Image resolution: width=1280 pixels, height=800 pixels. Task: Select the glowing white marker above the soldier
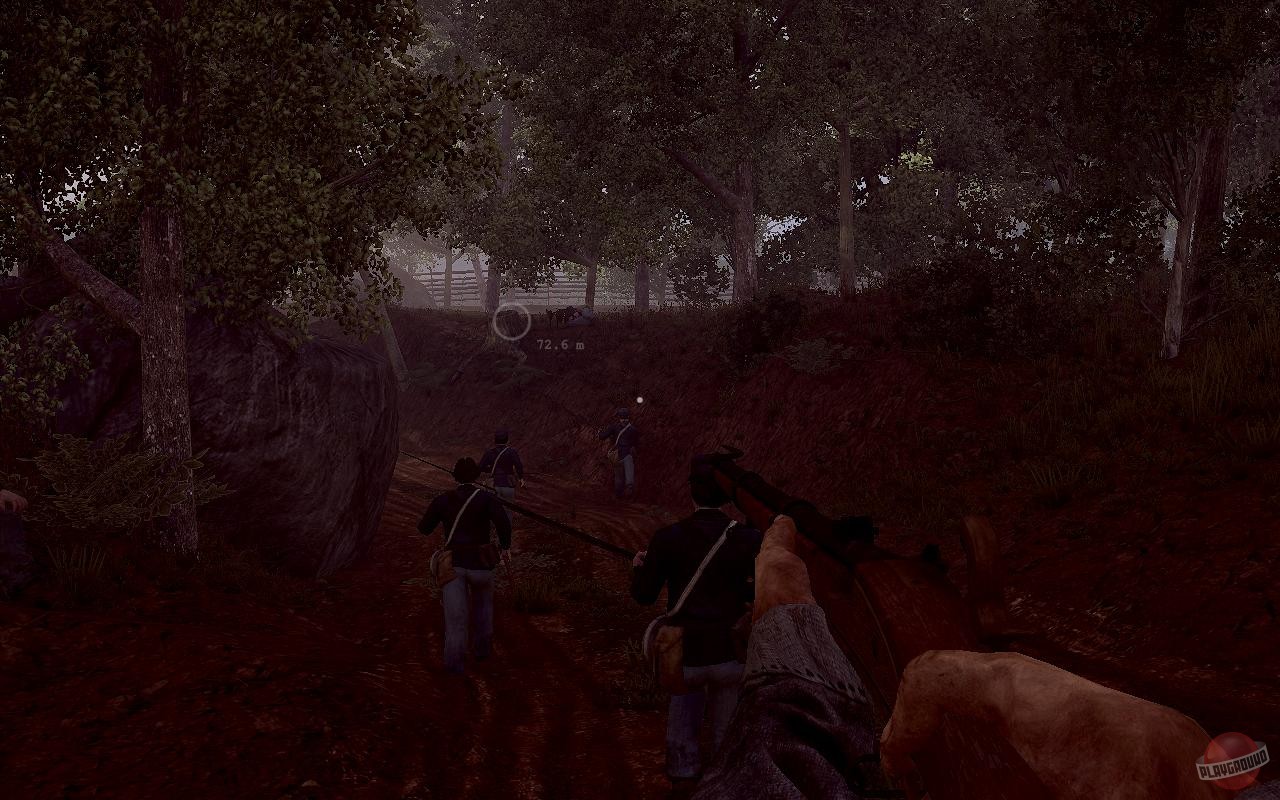[637, 399]
